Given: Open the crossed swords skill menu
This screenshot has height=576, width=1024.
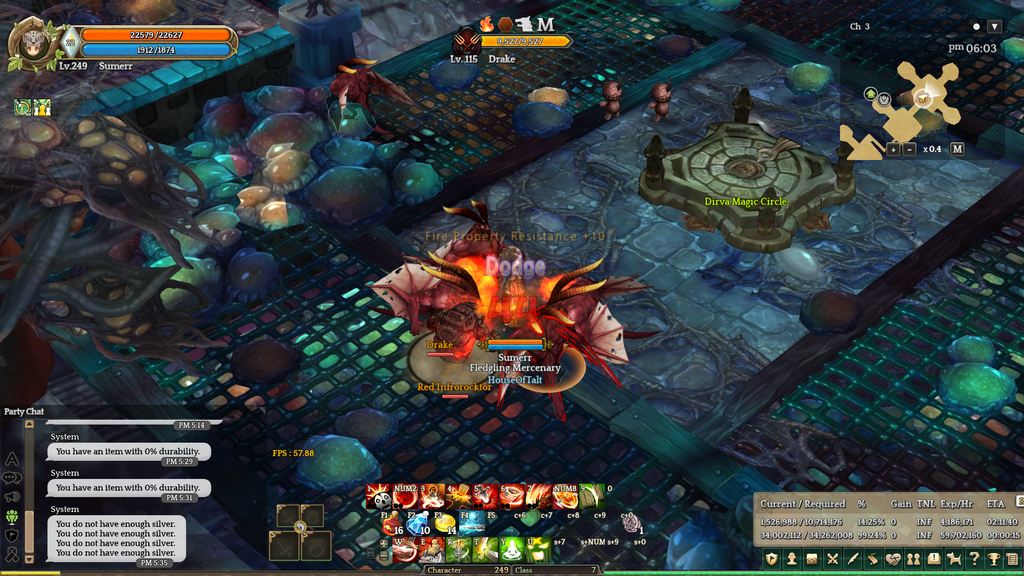Looking at the screenshot, I should pos(832,559).
